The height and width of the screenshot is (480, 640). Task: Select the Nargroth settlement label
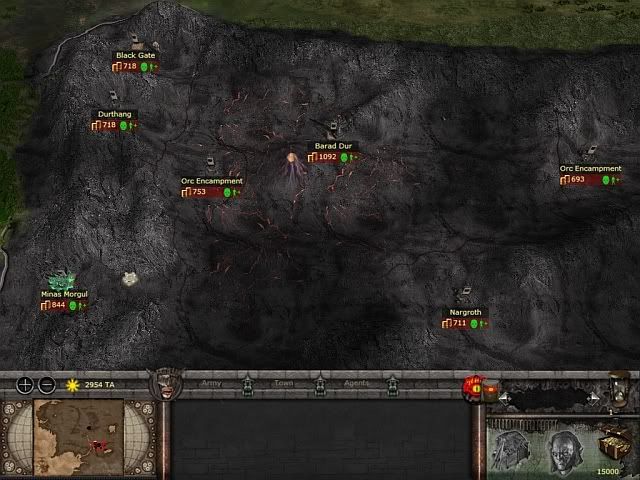point(466,313)
